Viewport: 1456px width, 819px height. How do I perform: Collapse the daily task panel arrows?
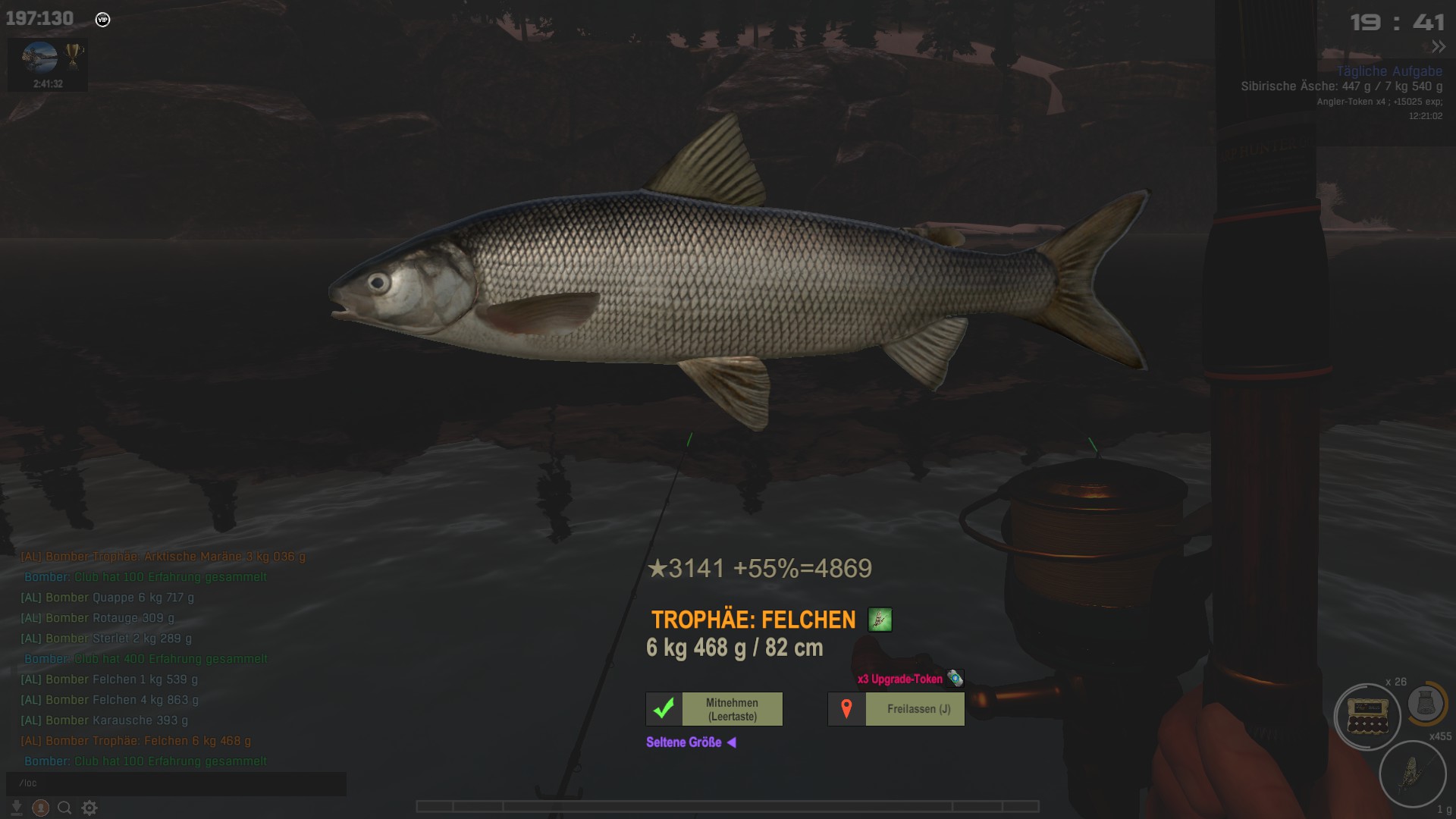pyautogui.click(x=1438, y=46)
